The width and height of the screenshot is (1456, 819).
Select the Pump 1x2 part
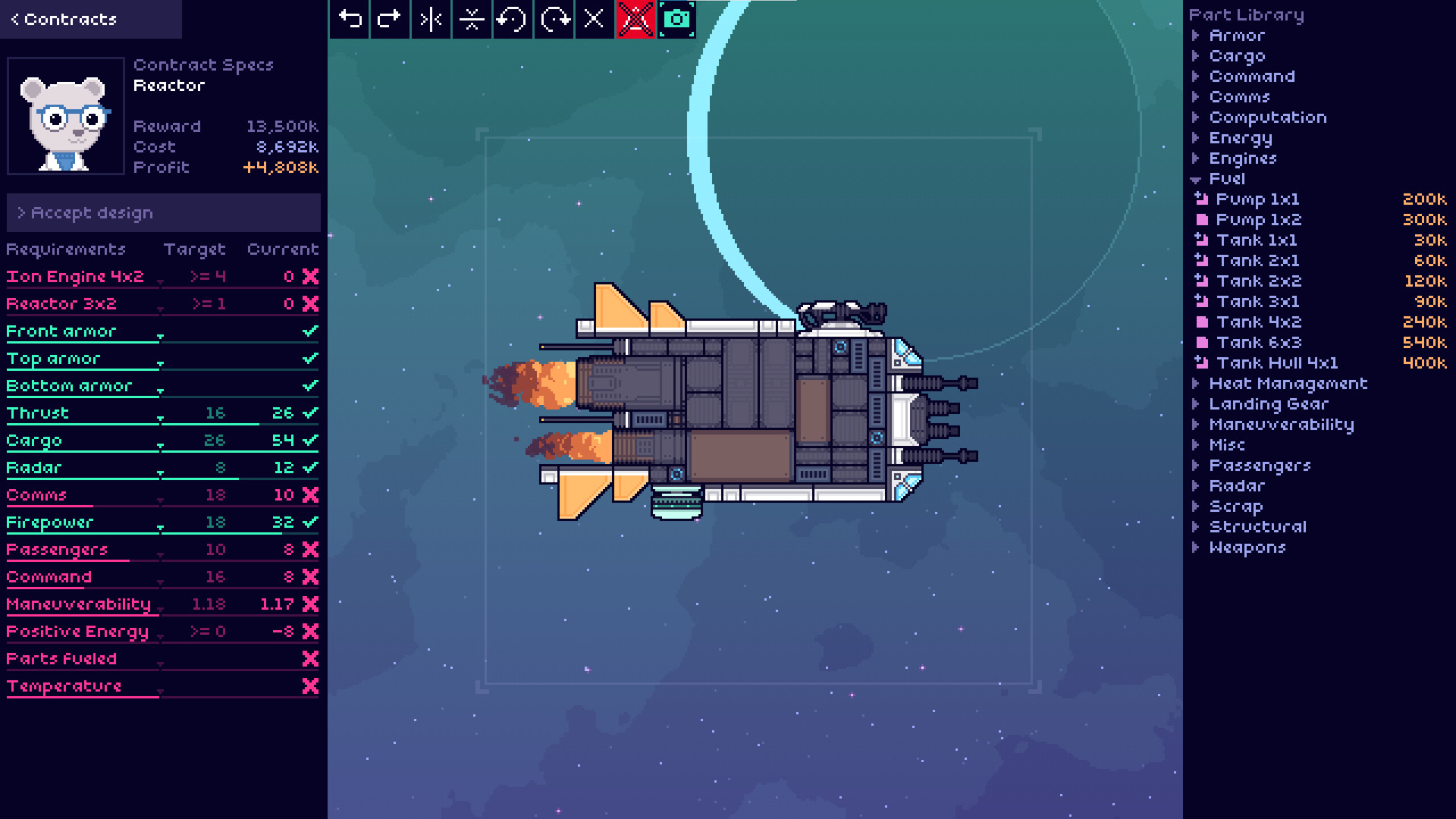1258,220
